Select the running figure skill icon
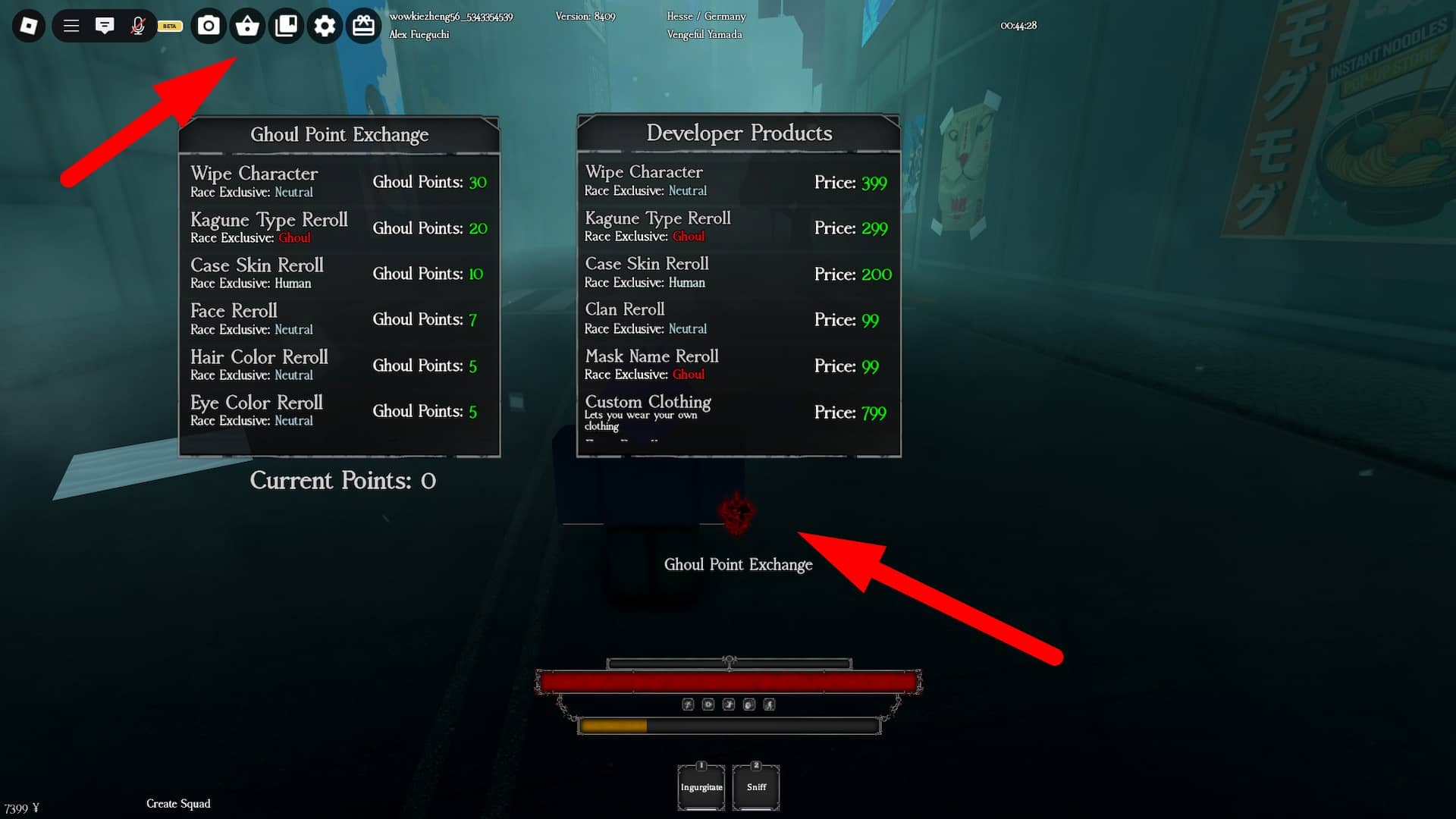This screenshot has width=1456, height=819. [x=770, y=704]
